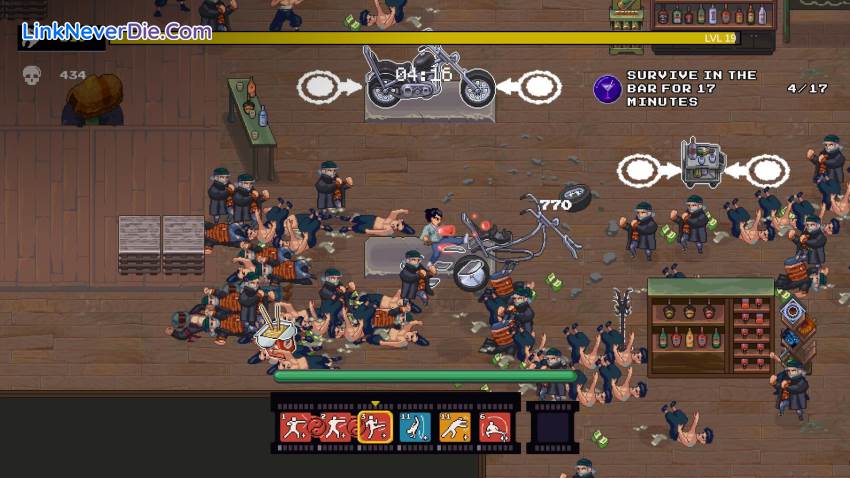Choose the blue handstand flip move
Image resolution: width=850 pixels, height=478 pixels.
tap(414, 428)
